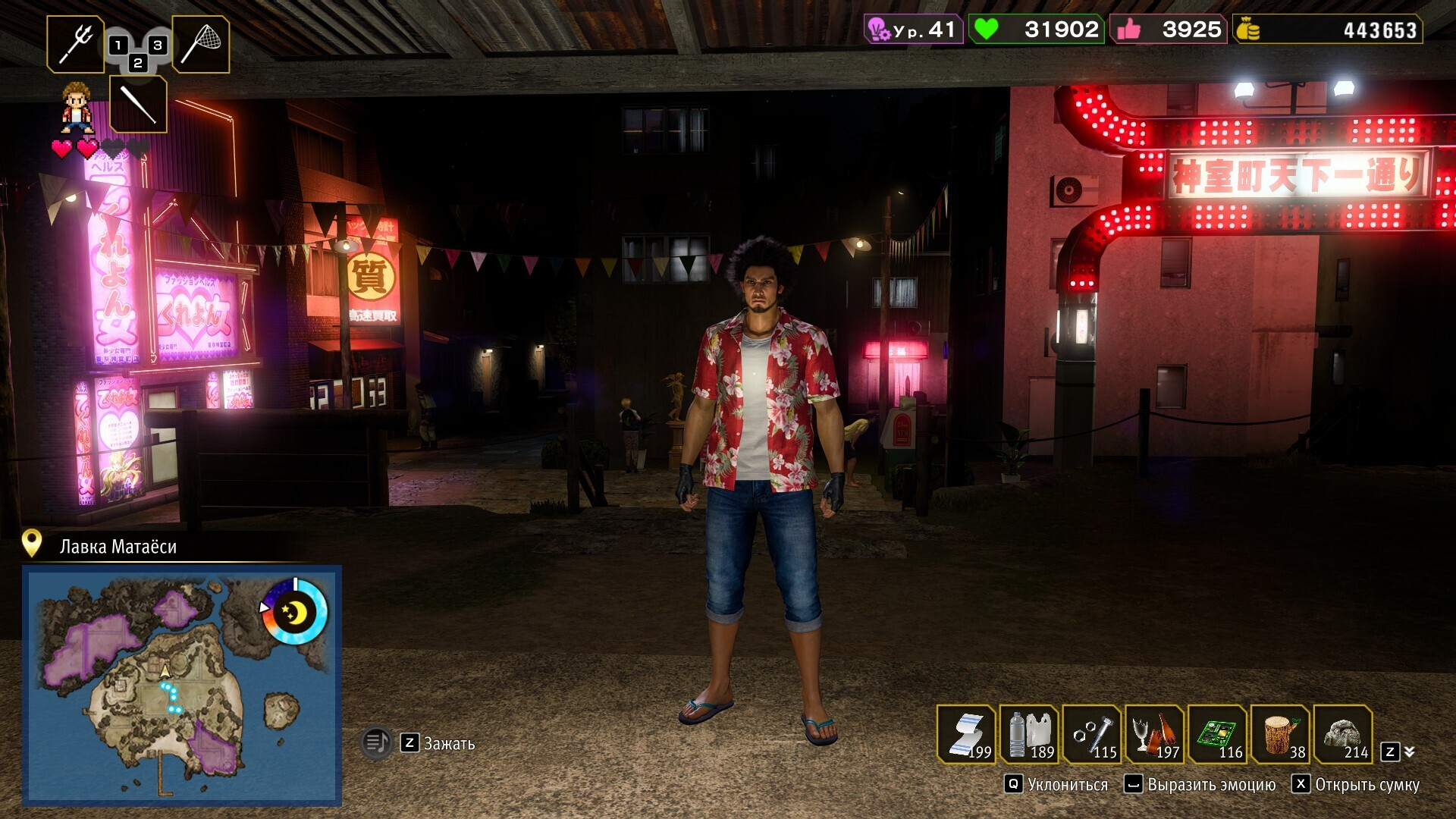This screenshot has height=819, width=1456.
Task: Select the wood log slot
Action: point(1281,734)
